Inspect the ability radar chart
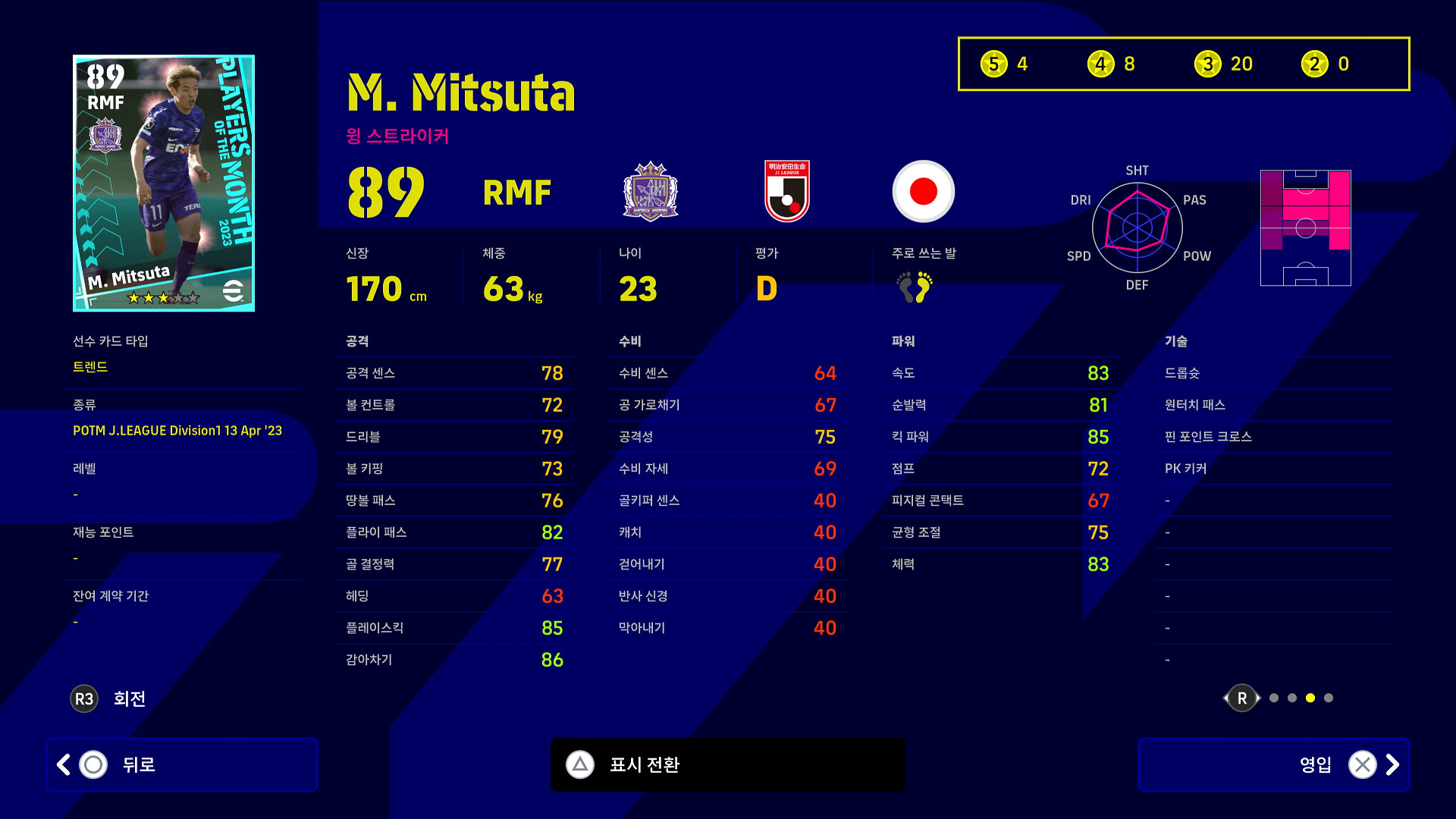This screenshot has height=819, width=1456. point(1137,227)
